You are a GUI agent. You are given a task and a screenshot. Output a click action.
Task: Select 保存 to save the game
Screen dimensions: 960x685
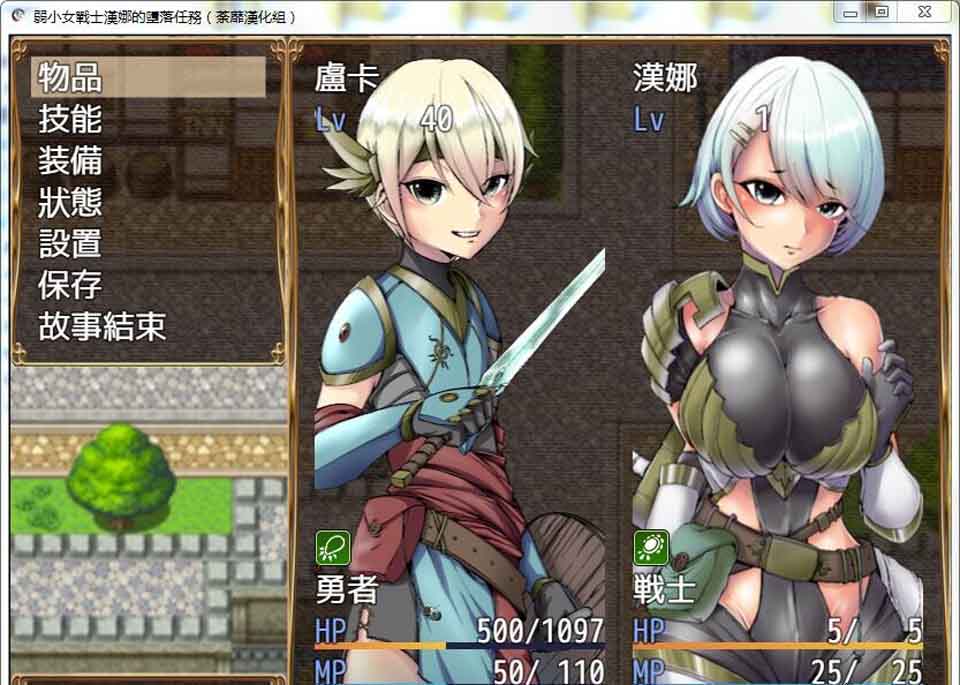[72, 286]
